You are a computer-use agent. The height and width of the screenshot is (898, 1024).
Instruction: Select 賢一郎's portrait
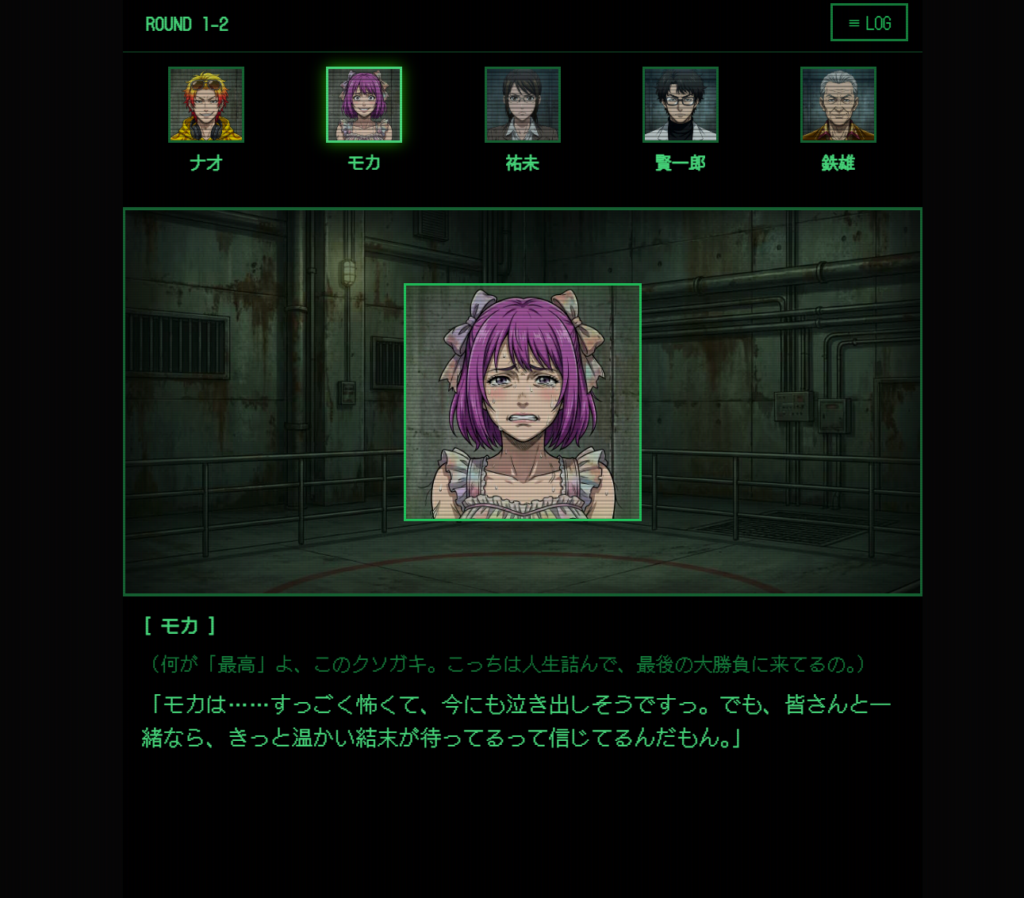680,105
